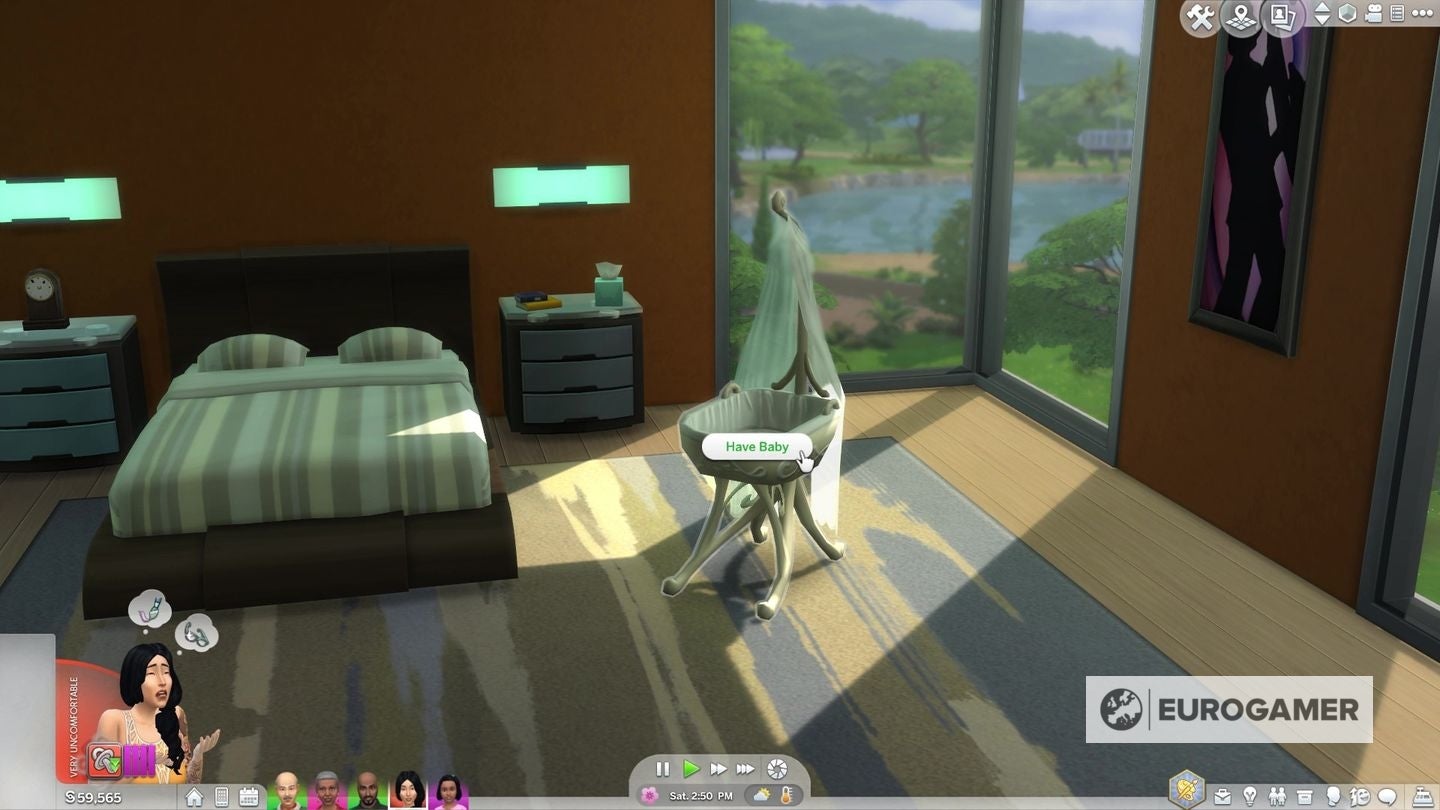Image resolution: width=1440 pixels, height=810 pixels.
Task: Open the Simology panel head icon
Action: point(1333,795)
